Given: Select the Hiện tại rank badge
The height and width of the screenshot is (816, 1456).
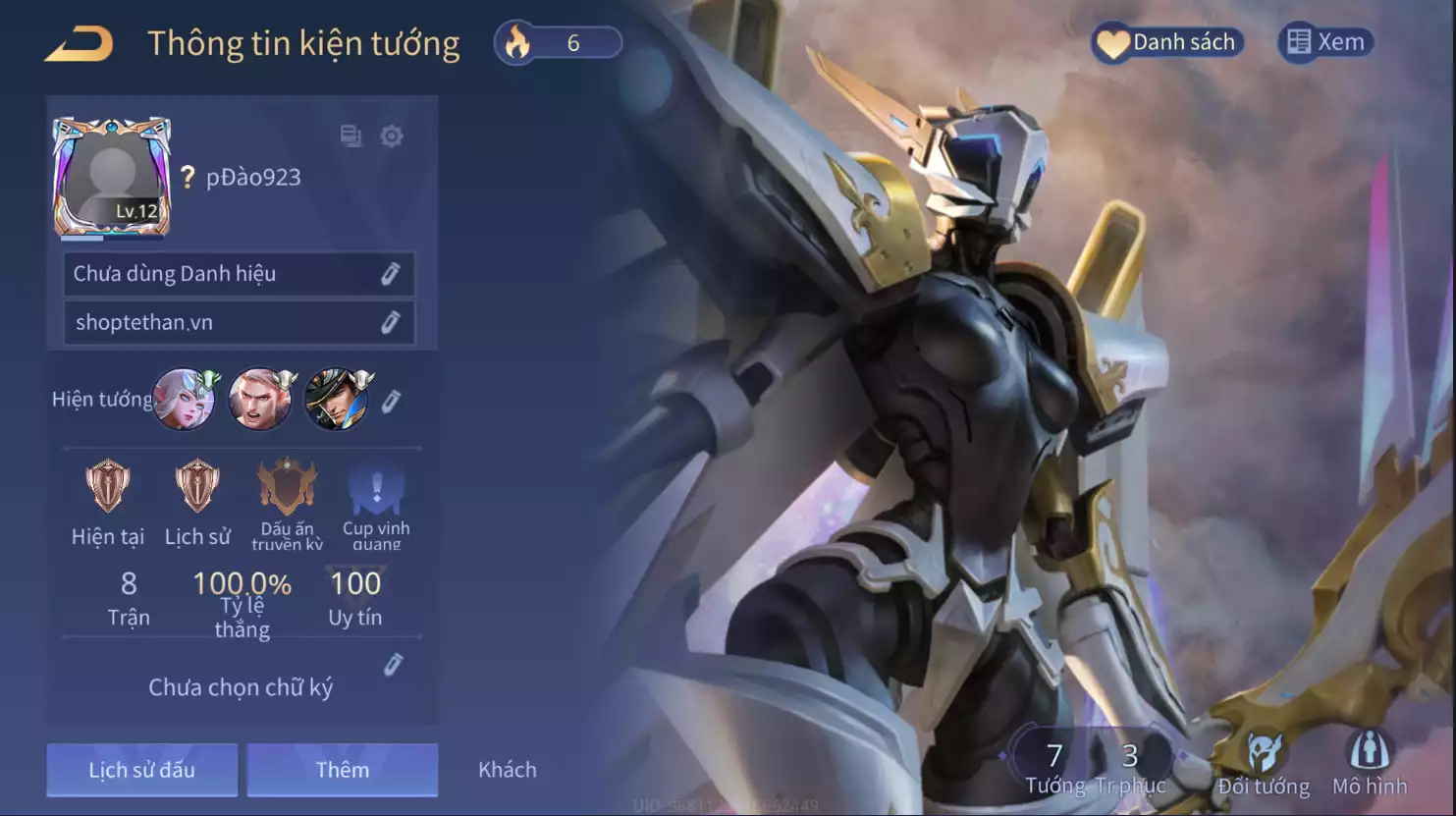Looking at the screenshot, I should [x=108, y=487].
